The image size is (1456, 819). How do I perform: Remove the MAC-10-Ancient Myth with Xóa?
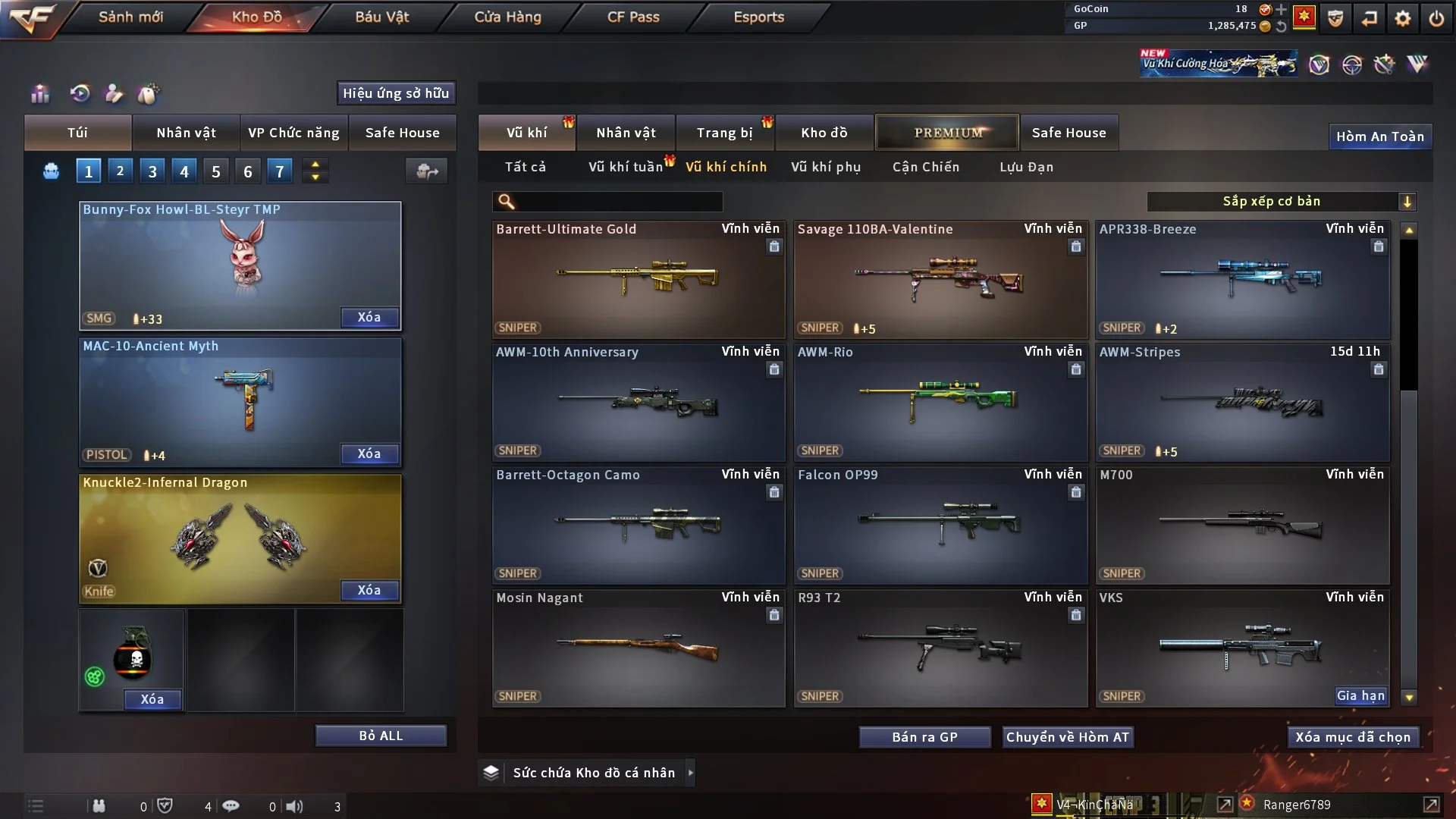[x=369, y=453]
